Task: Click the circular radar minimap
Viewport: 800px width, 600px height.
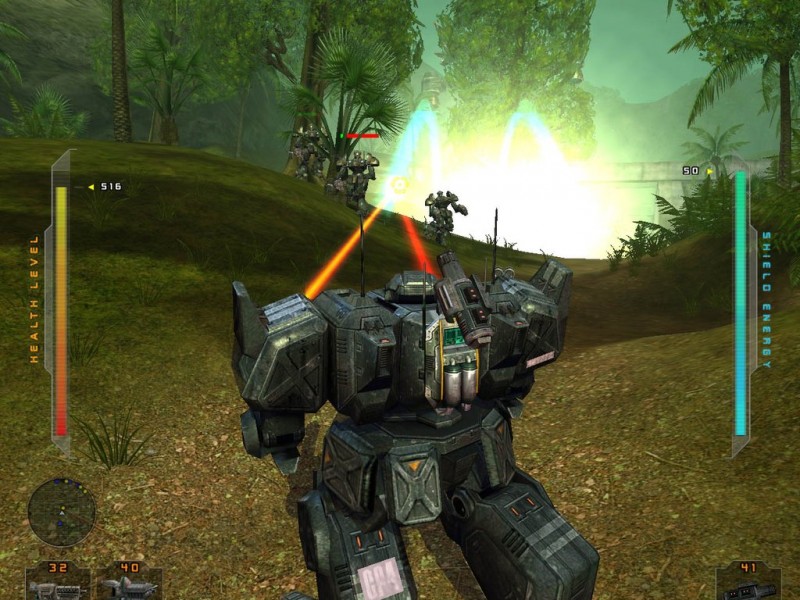Action: (61, 512)
